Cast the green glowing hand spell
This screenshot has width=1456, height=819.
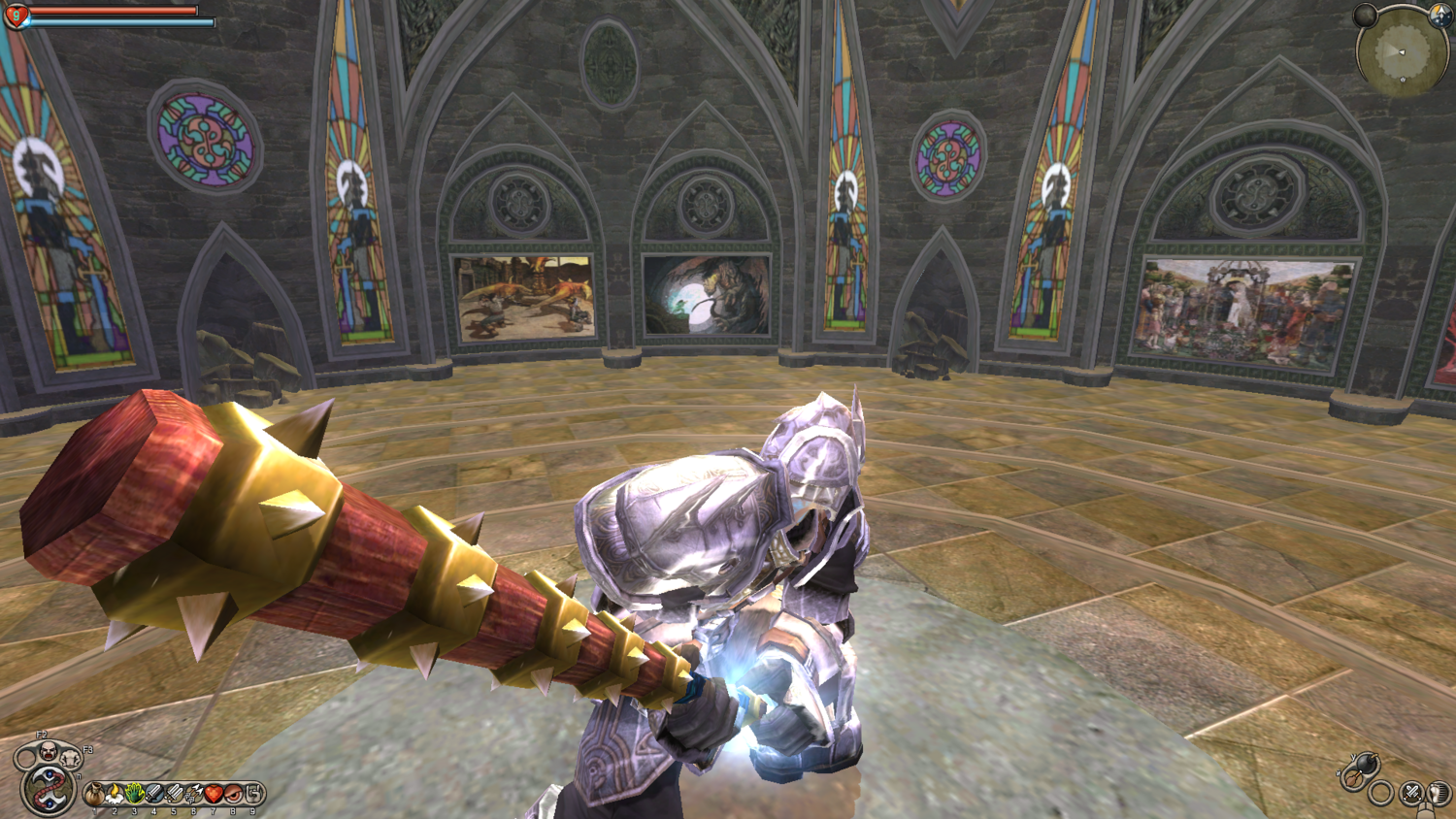coord(134,795)
